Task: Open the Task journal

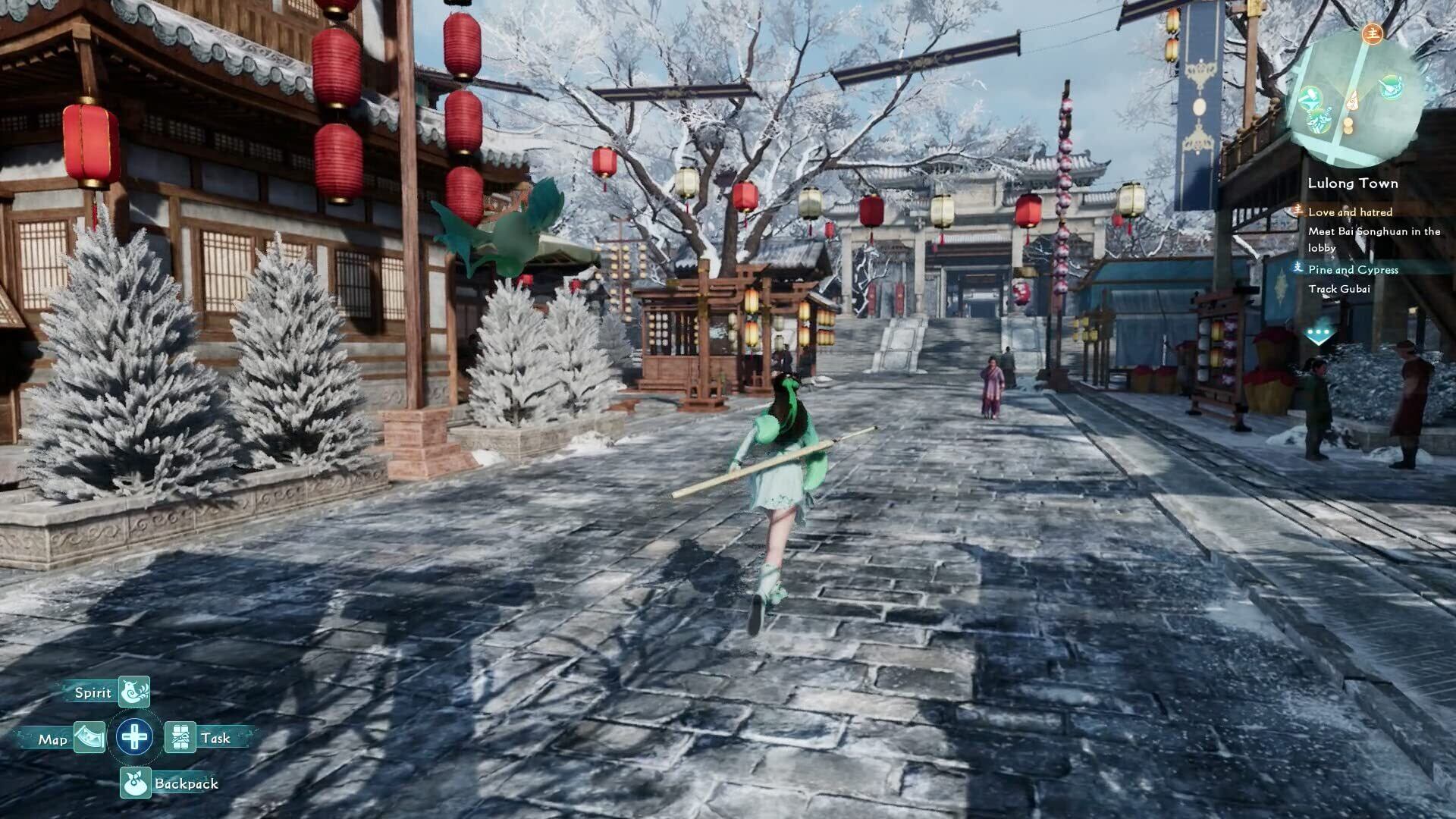Action: (x=180, y=737)
